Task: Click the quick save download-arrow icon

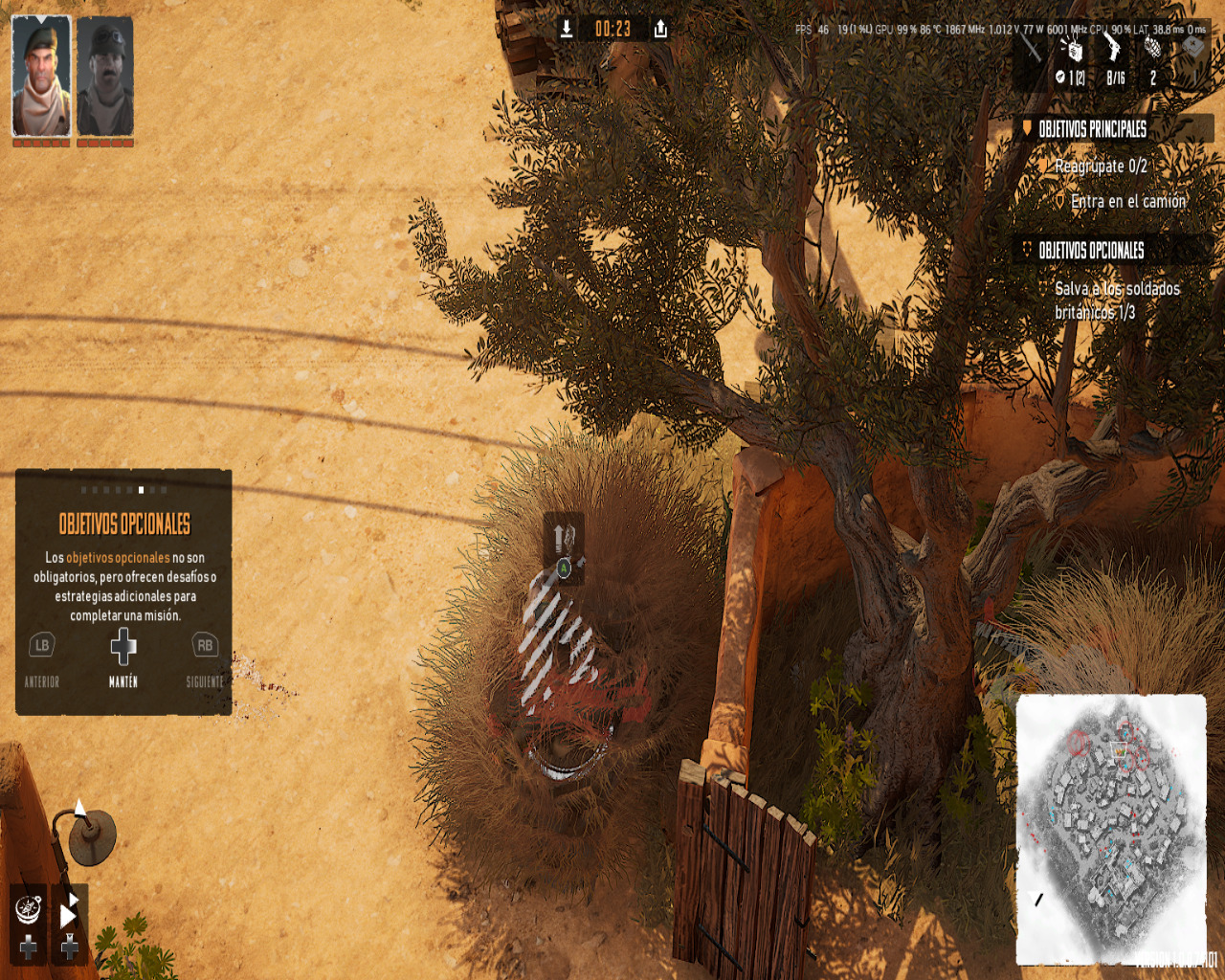Action: click(x=567, y=29)
